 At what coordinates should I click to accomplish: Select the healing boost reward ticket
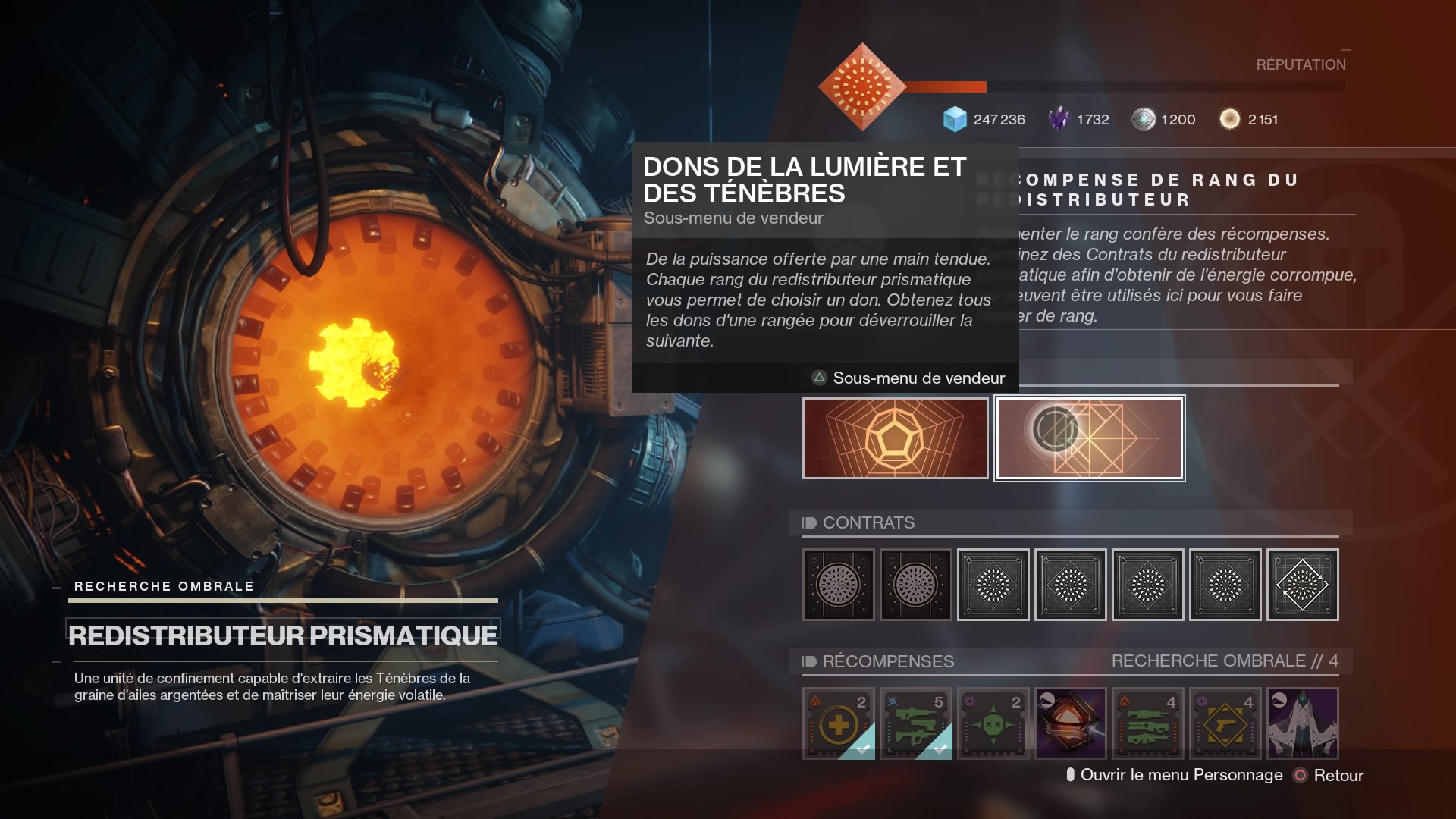click(x=838, y=724)
